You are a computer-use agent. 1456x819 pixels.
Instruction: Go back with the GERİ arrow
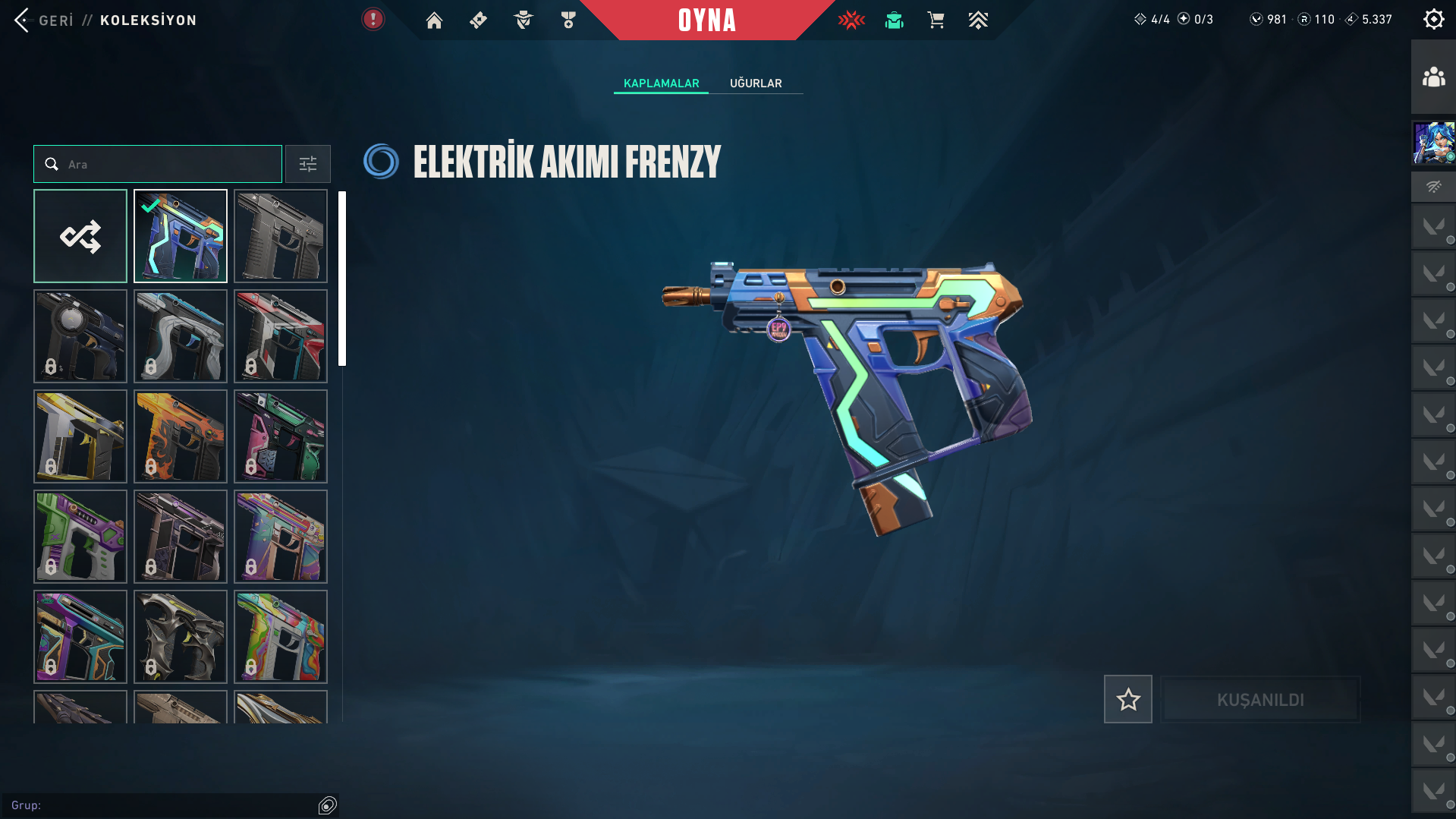coord(23,20)
